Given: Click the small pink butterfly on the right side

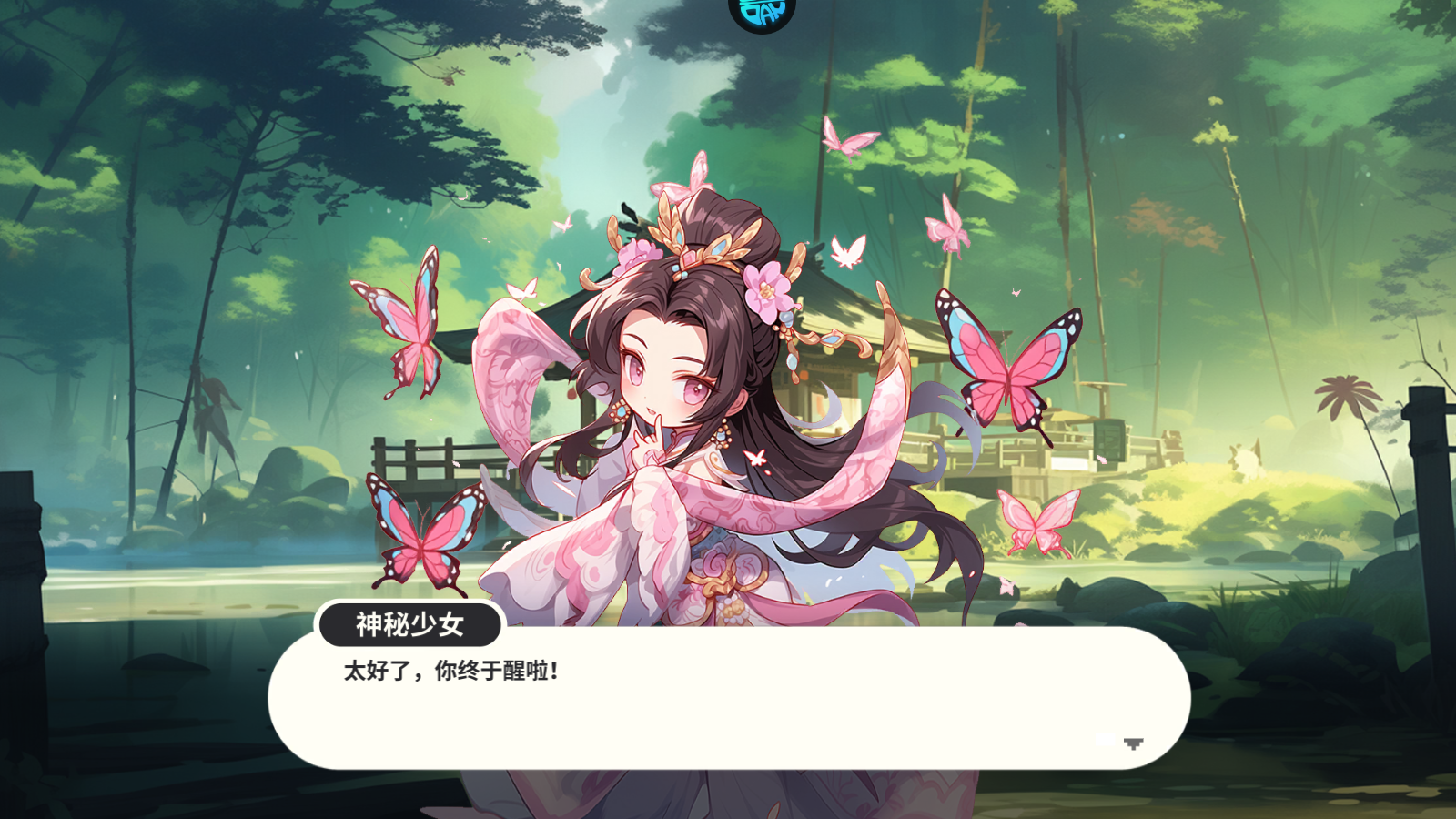Looking at the screenshot, I should [1037, 523].
